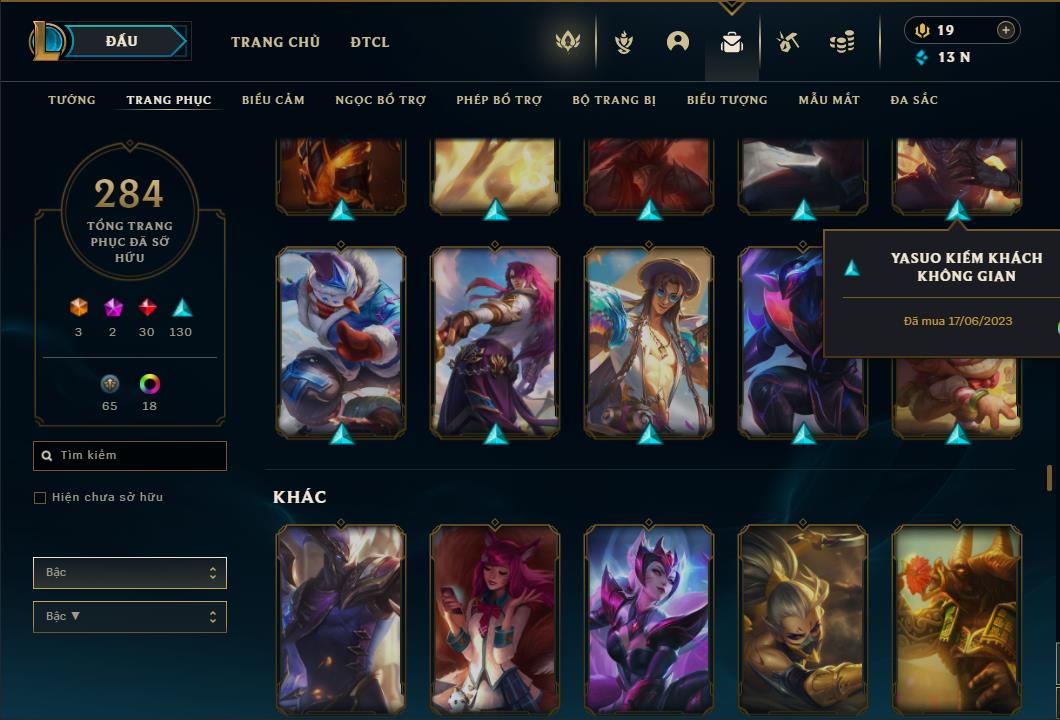Select the snowman skin card

coord(341,340)
